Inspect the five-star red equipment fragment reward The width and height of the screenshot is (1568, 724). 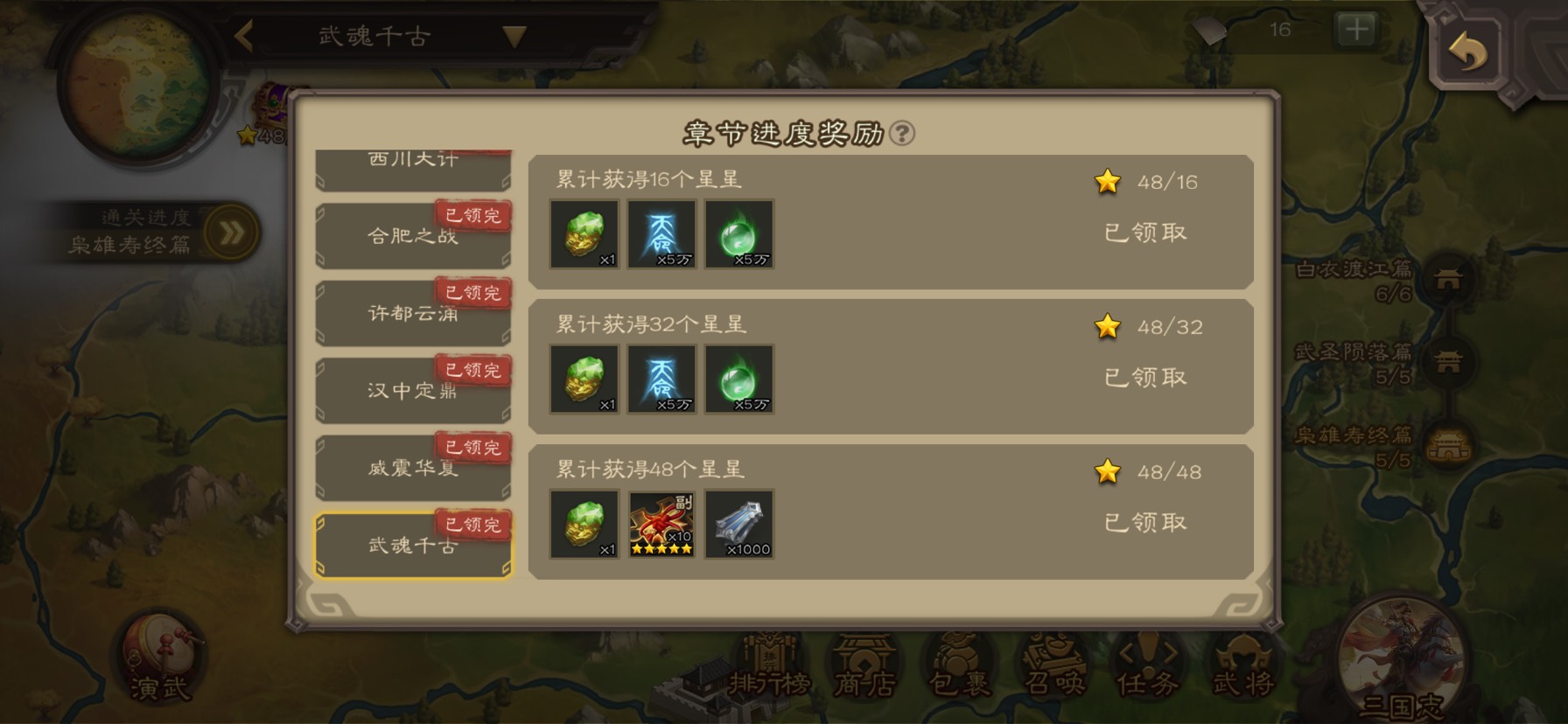[662, 524]
